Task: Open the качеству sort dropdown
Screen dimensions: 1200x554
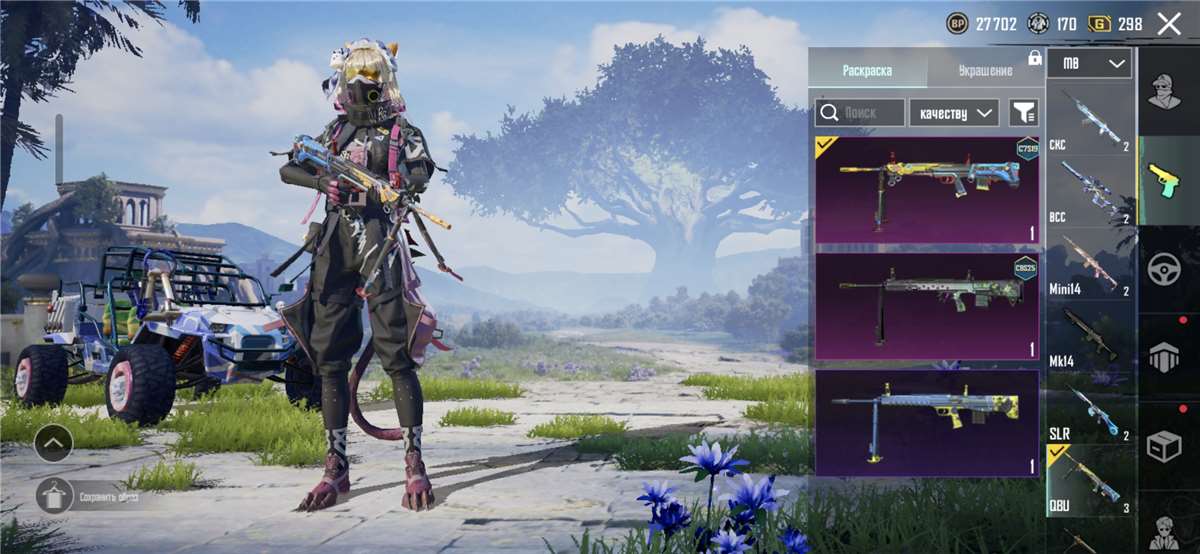Action: pos(953,112)
